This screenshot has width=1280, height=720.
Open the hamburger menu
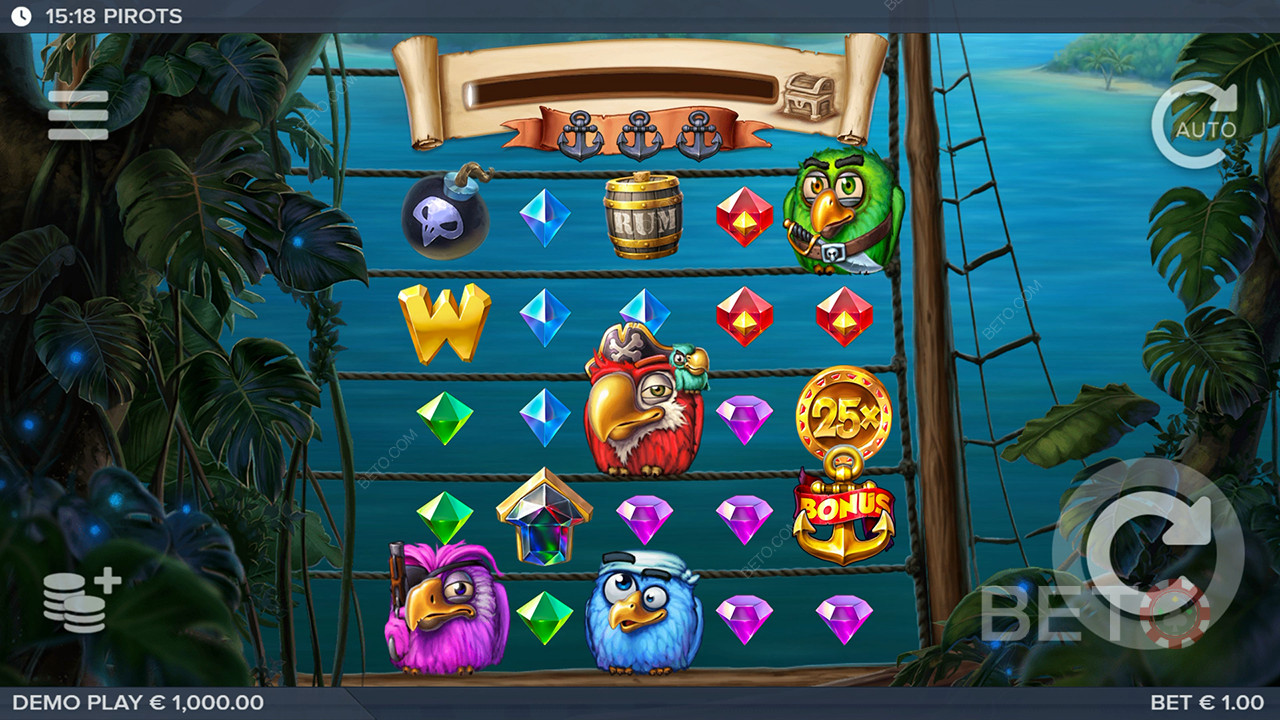pyautogui.click(x=78, y=116)
